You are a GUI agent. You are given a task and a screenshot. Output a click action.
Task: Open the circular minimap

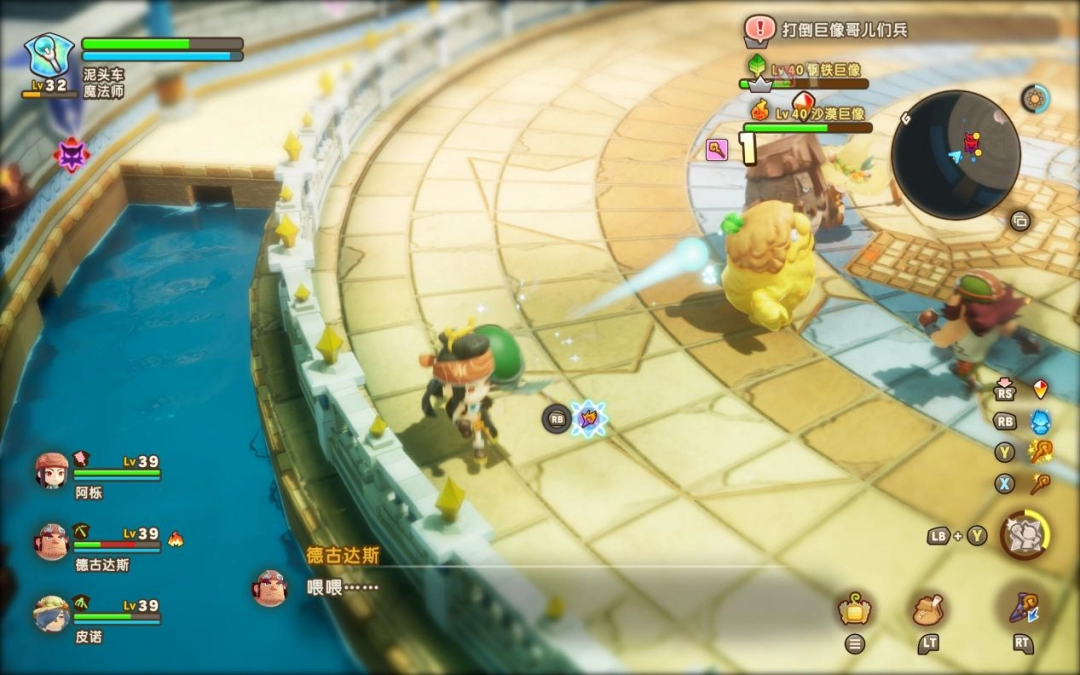tap(955, 154)
